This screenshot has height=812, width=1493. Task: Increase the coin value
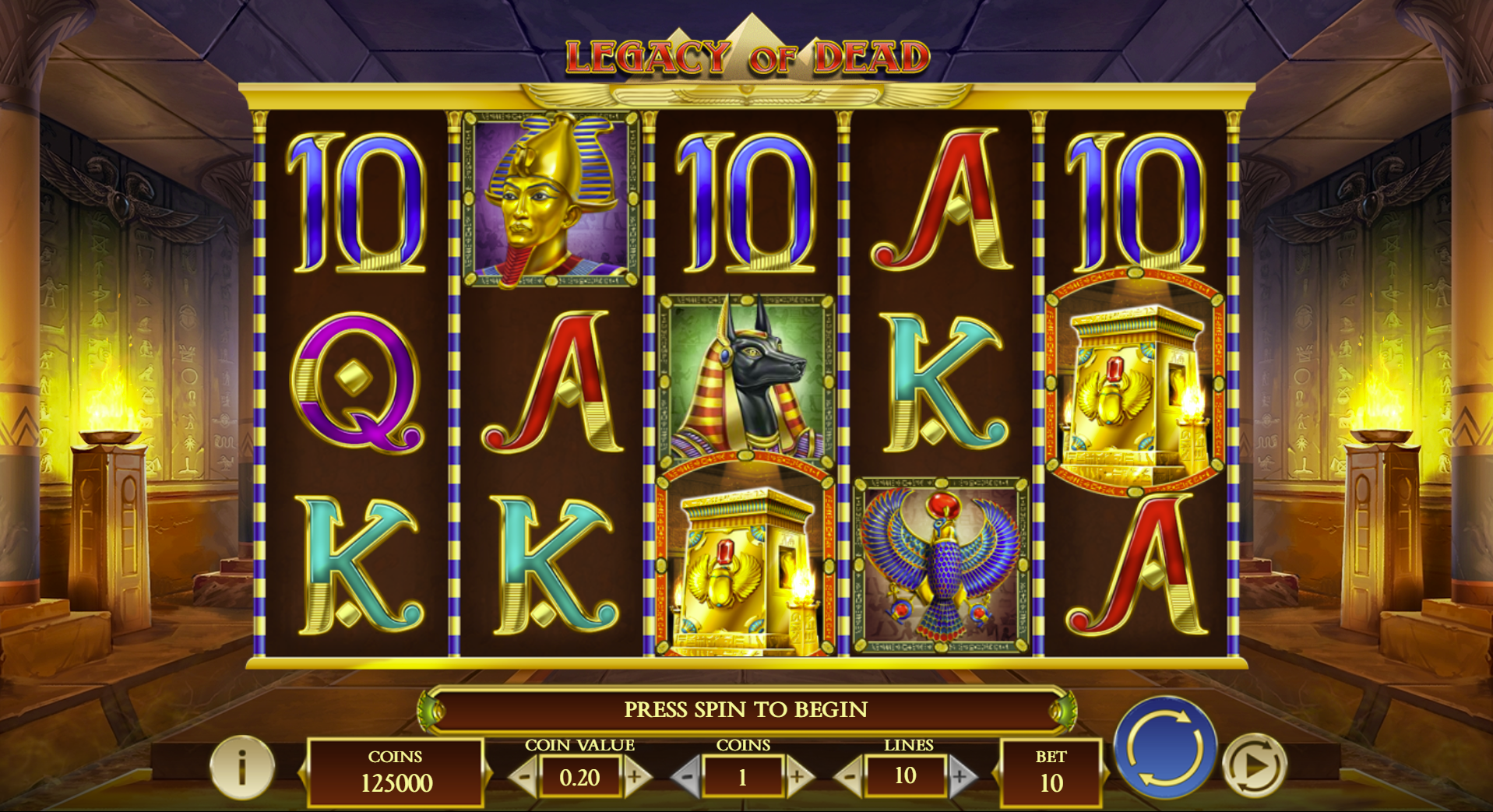pyautogui.click(x=636, y=777)
